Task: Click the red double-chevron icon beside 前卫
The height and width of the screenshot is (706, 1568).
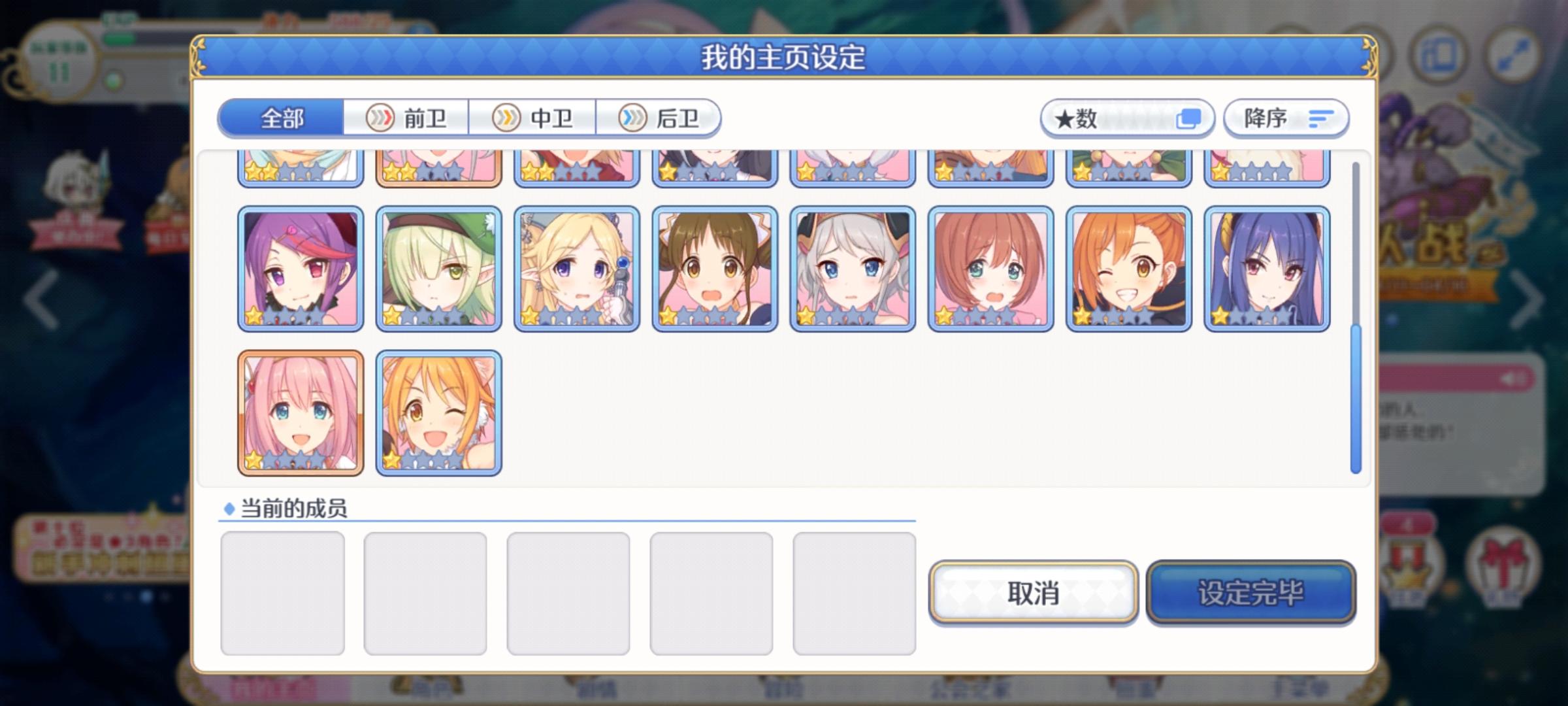Action: 380,118
